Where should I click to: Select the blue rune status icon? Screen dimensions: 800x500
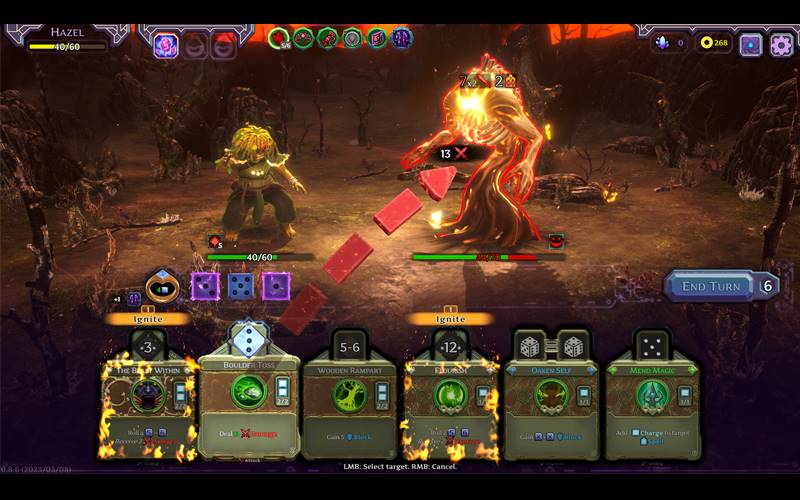[402, 39]
